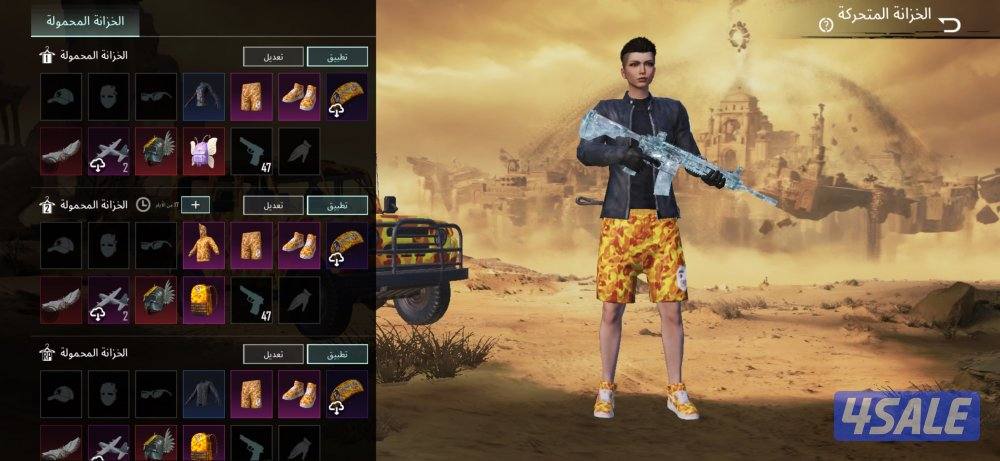Select the purple butterfly backpack slot
The width and height of the screenshot is (1000, 461).
204,151
